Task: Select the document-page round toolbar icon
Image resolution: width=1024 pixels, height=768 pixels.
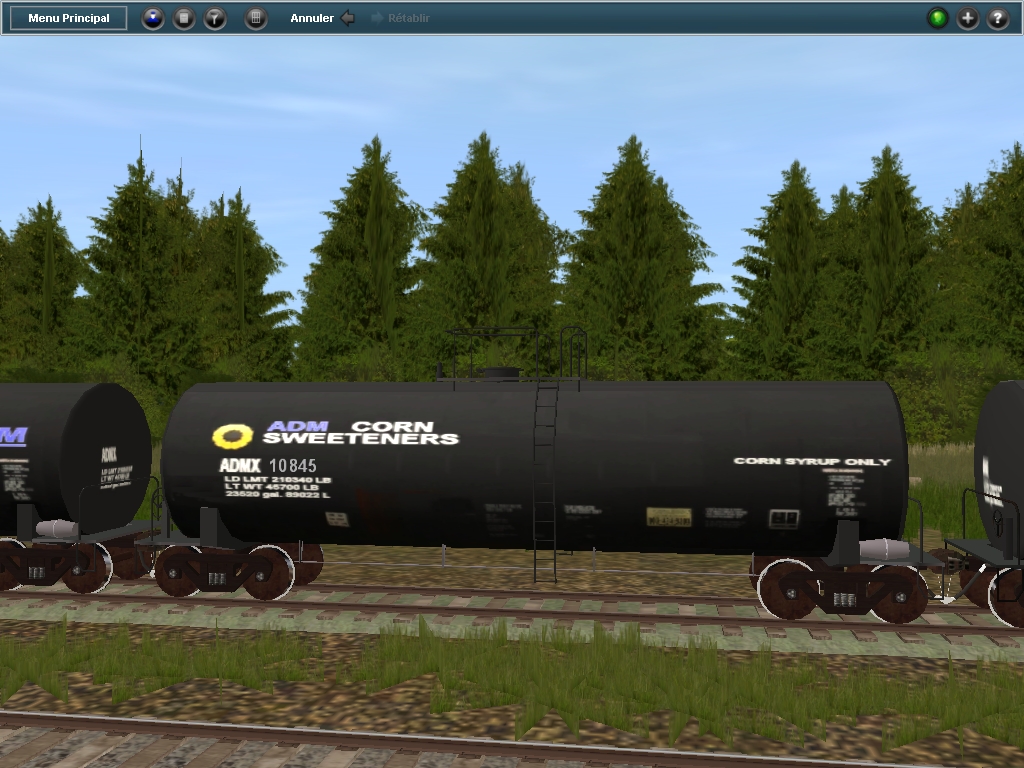Action: 184,18
